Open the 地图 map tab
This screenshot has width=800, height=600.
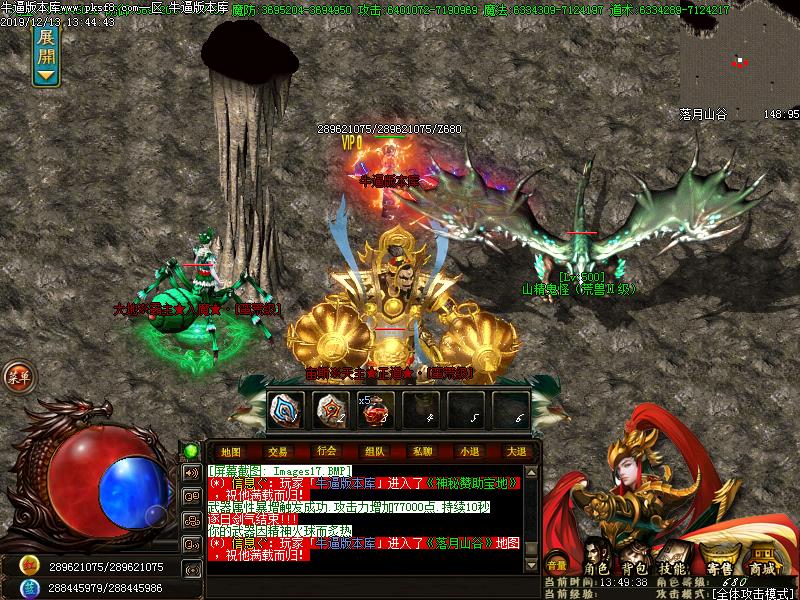pyautogui.click(x=231, y=451)
